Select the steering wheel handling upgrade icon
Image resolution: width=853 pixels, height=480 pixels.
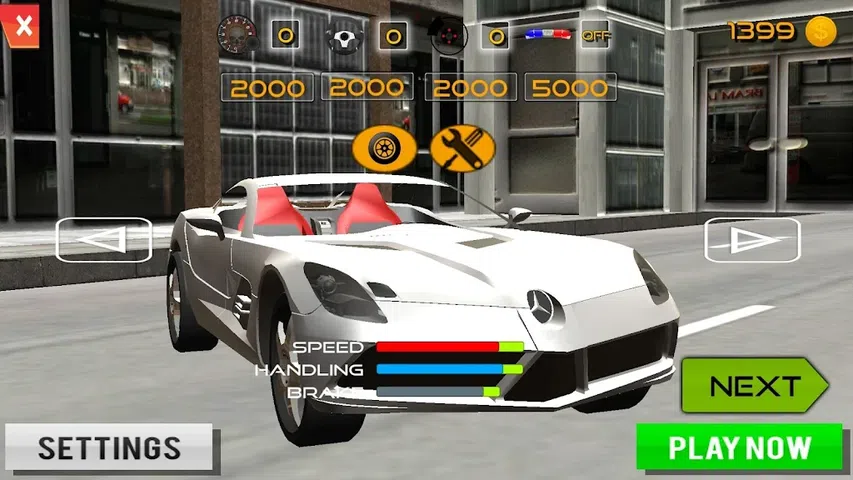(x=346, y=39)
